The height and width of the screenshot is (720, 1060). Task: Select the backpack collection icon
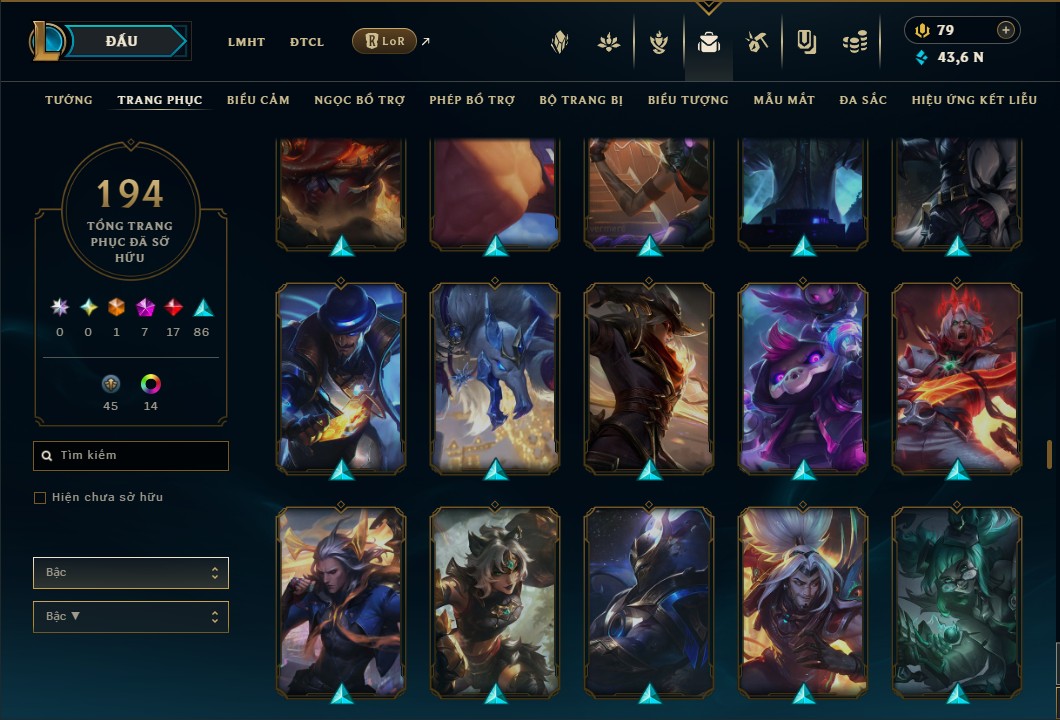709,42
